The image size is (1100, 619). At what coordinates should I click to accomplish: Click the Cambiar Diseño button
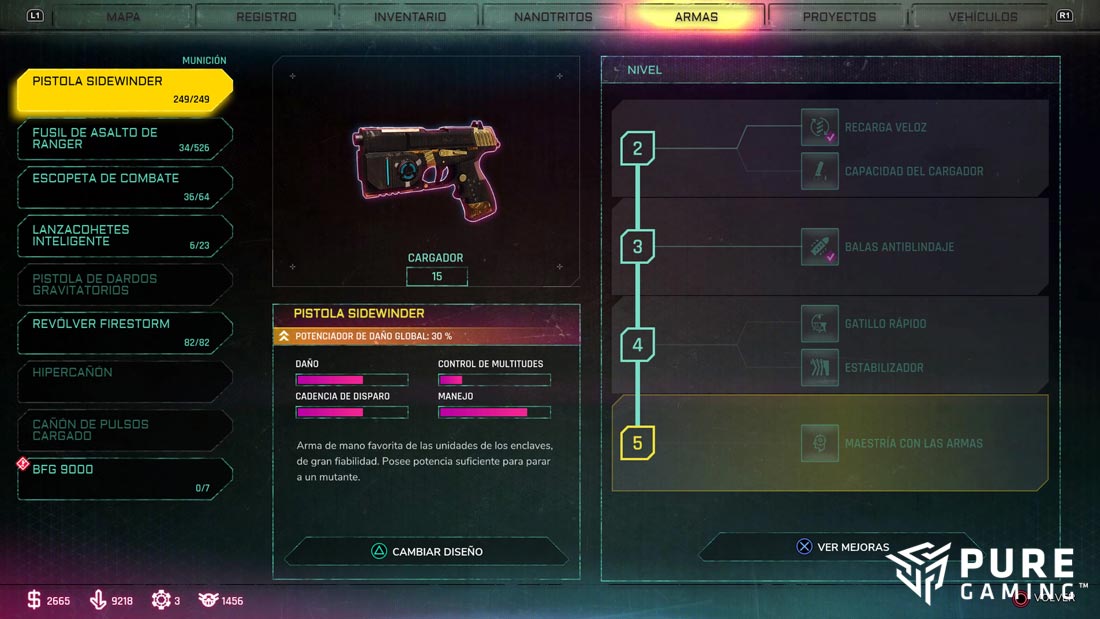[427, 551]
